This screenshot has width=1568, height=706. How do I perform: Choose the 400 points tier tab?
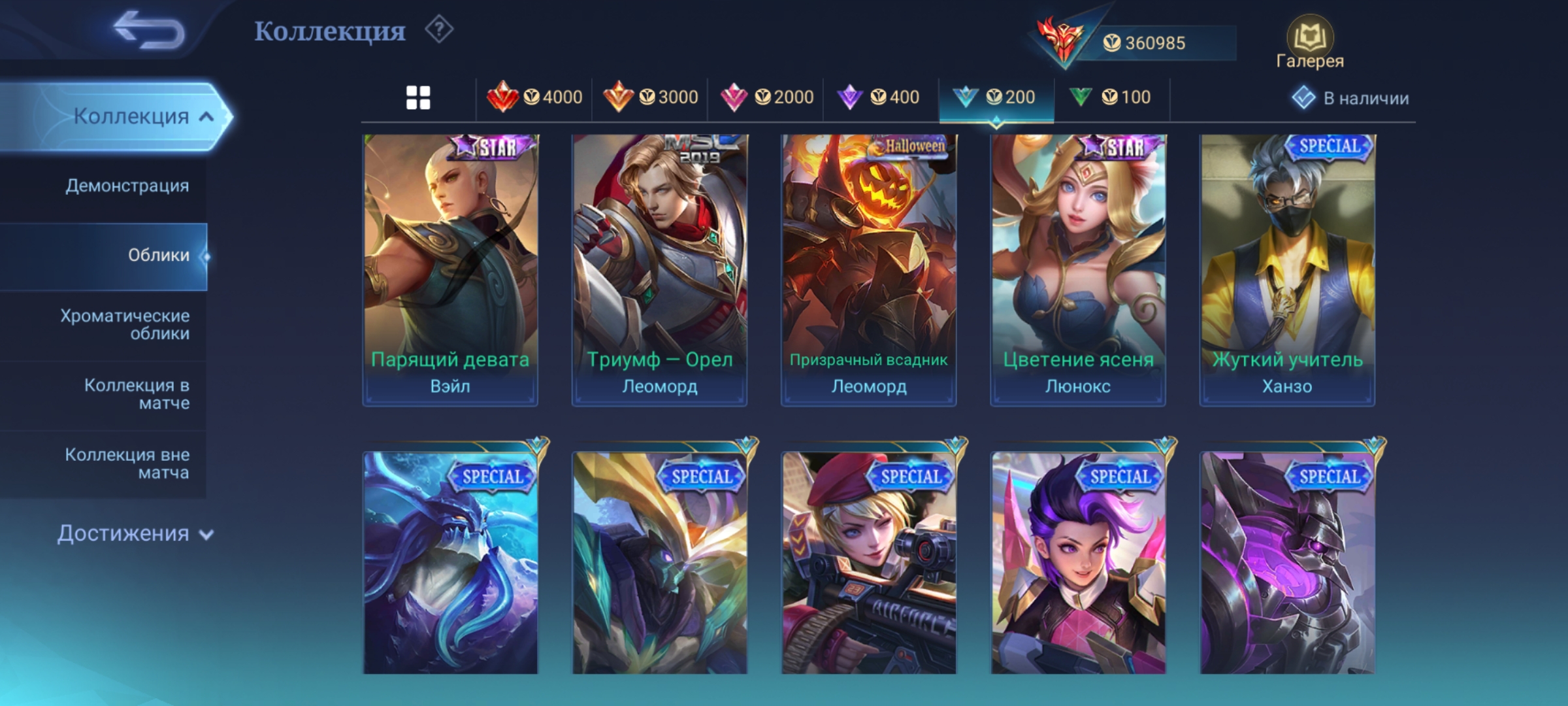879,98
